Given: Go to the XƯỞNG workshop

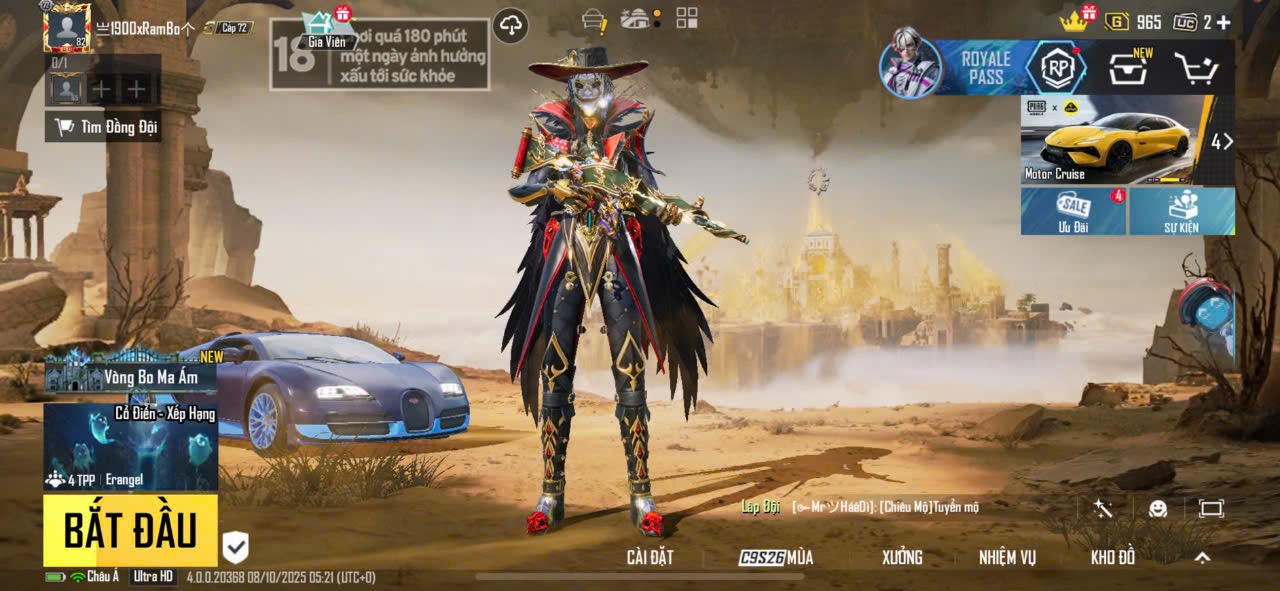Looking at the screenshot, I should [x=902, y=558].
